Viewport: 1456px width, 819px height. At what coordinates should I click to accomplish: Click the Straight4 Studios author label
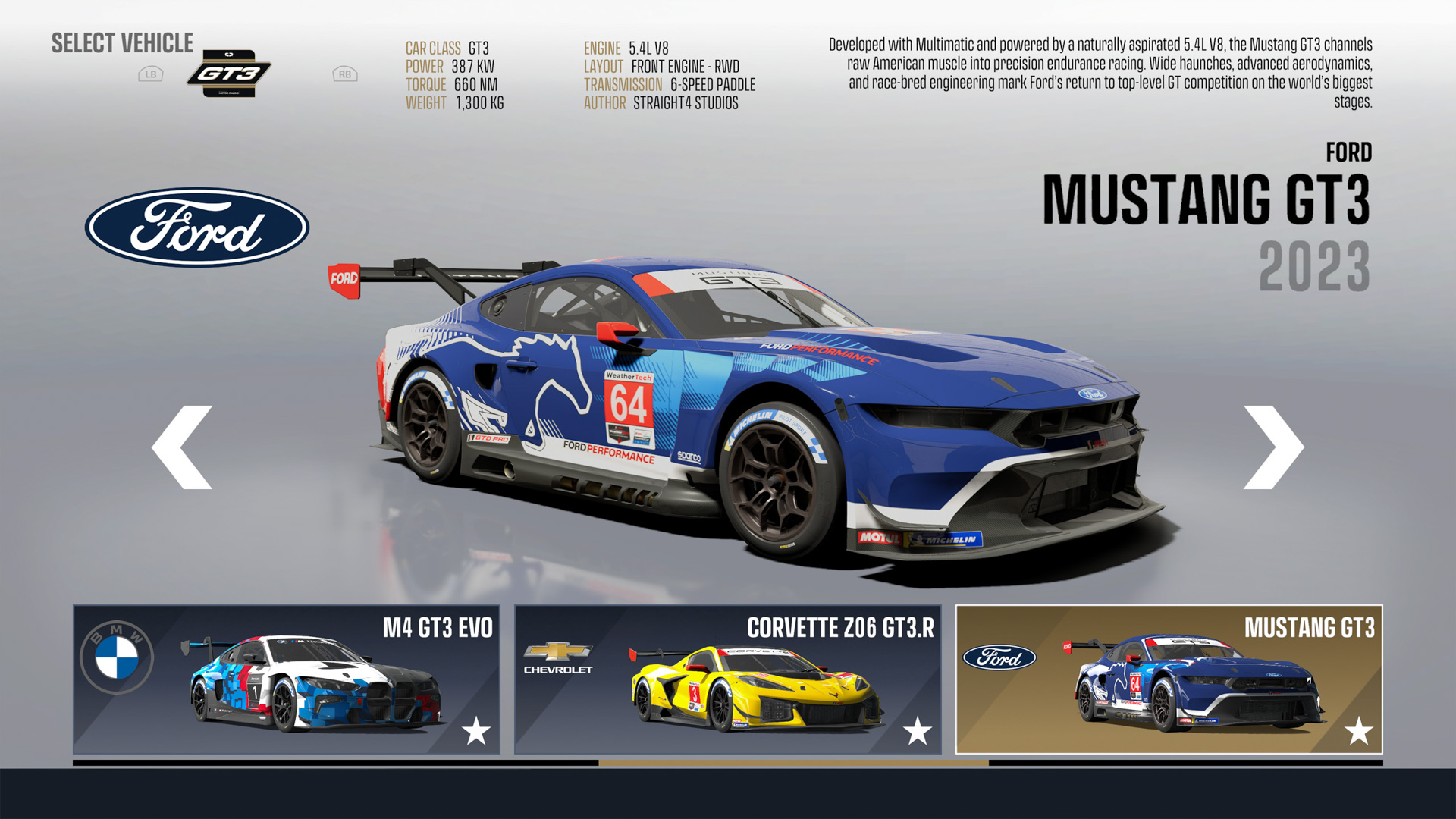pyautogui.click(x=686, y=103)
